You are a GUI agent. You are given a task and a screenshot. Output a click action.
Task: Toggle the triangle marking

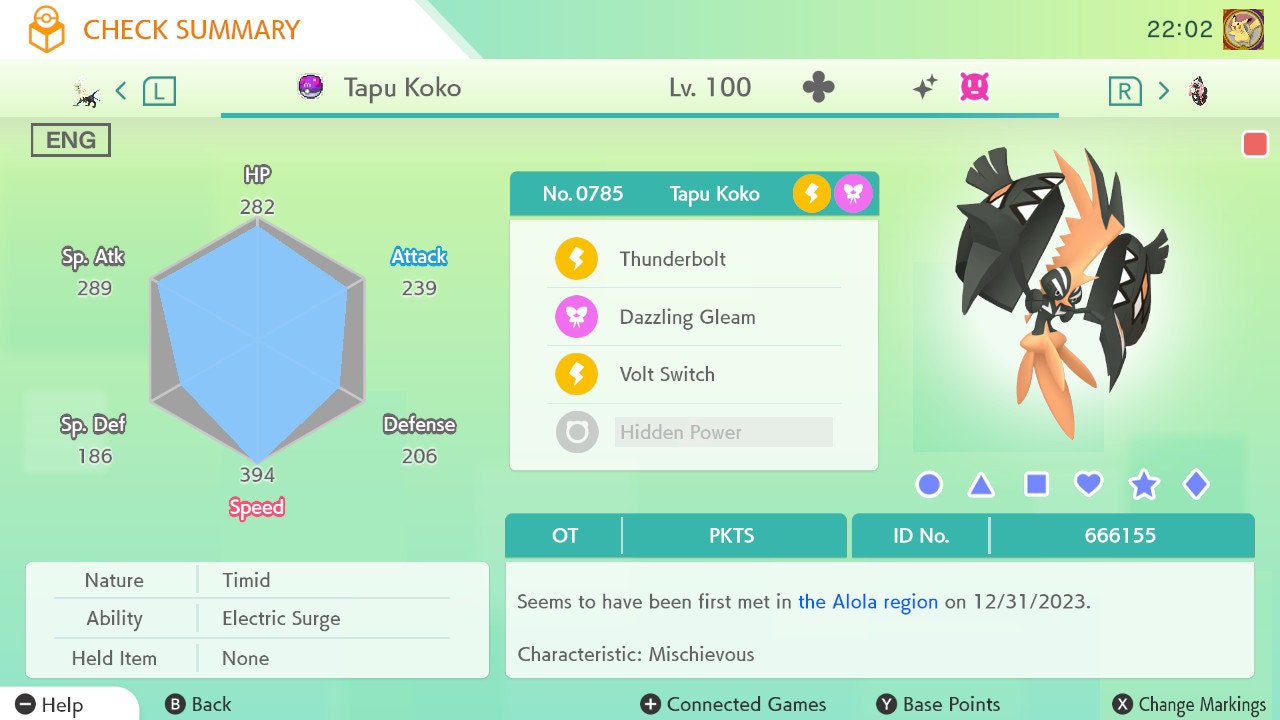981,485
